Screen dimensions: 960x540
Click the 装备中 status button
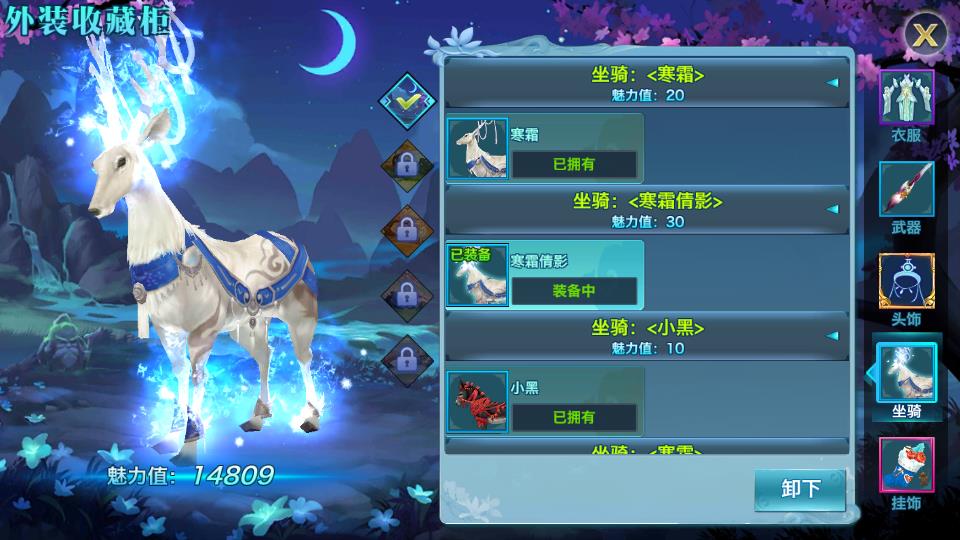pos(574,291)
